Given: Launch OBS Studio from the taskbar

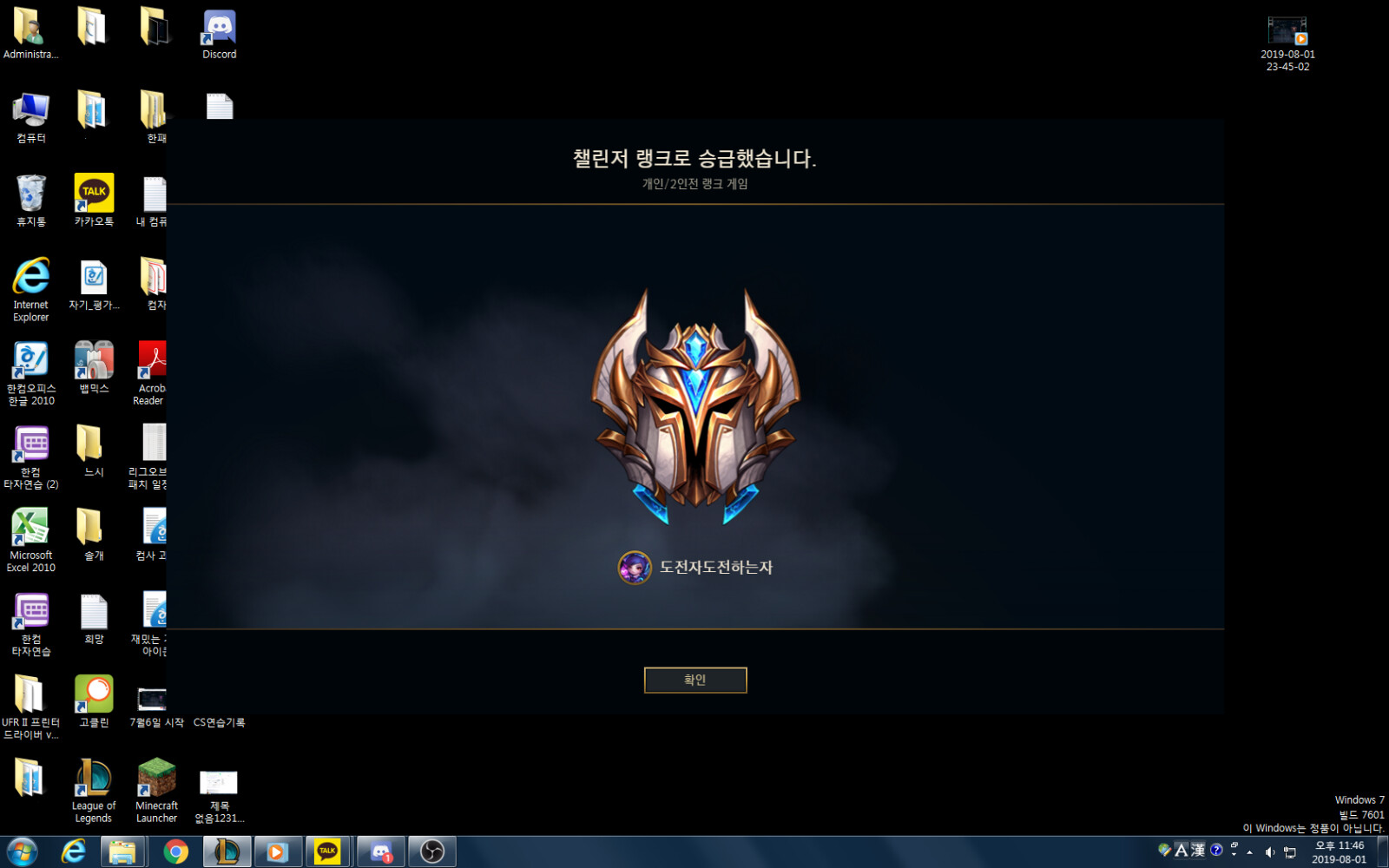Looking at the screenshot, I should coord(431,851).
